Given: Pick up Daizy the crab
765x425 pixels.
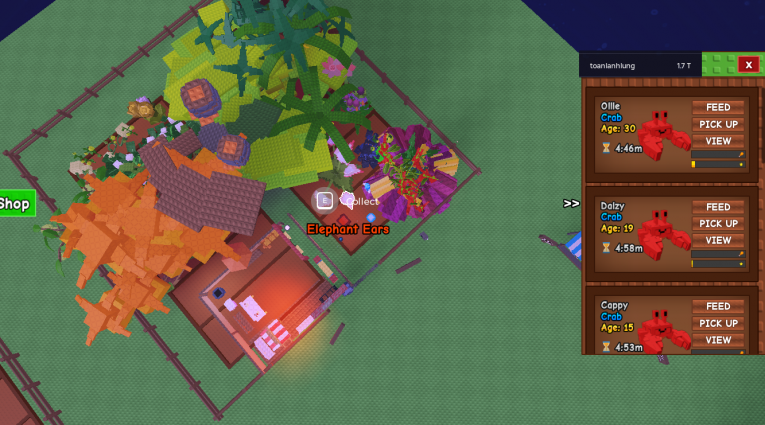Looking at the screenshot, I should coord(718,224).
